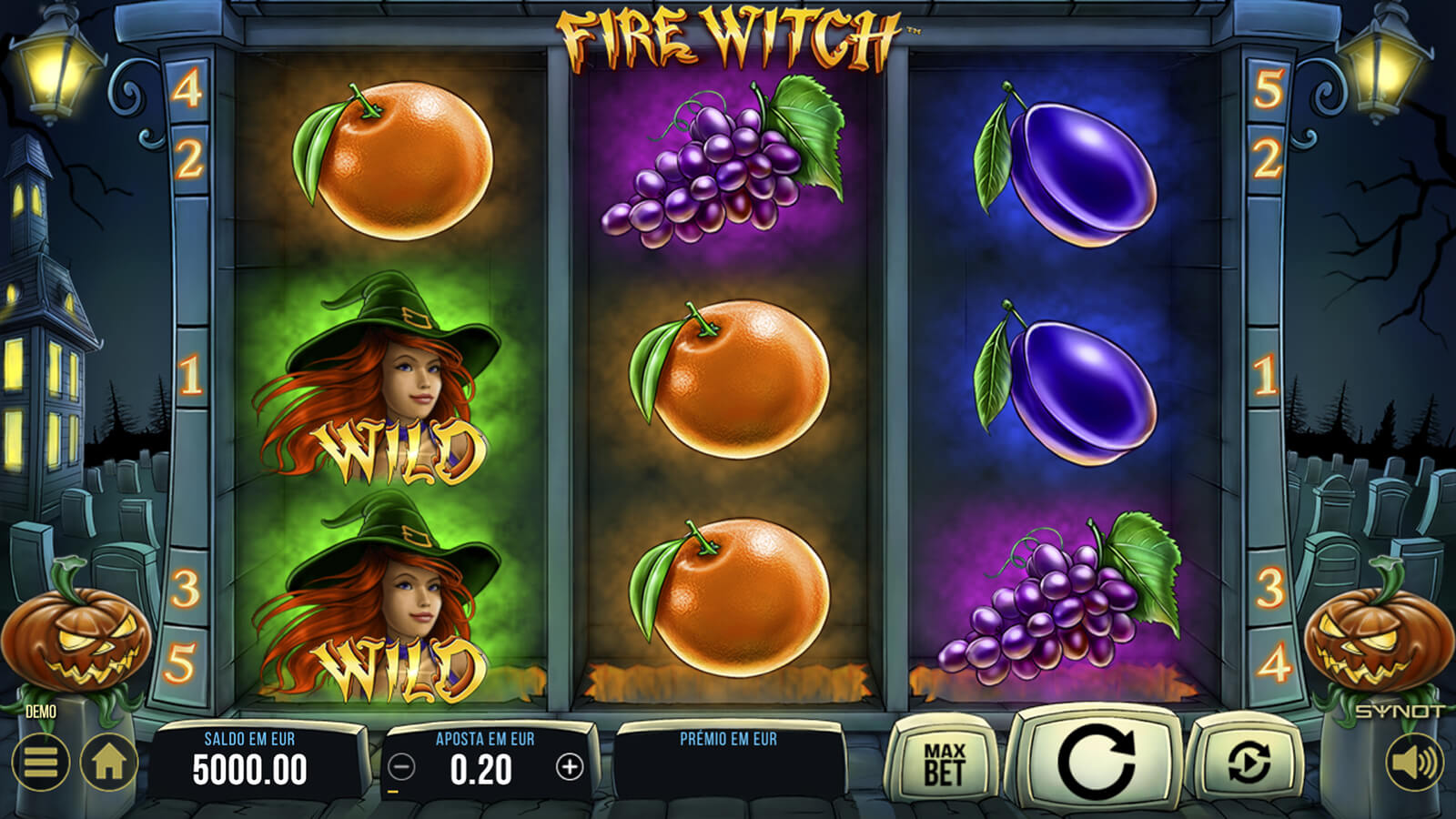This screenshot has height=819, width=1456.
Task: Decrease the bet with the minus button
Action: (401, 768)
